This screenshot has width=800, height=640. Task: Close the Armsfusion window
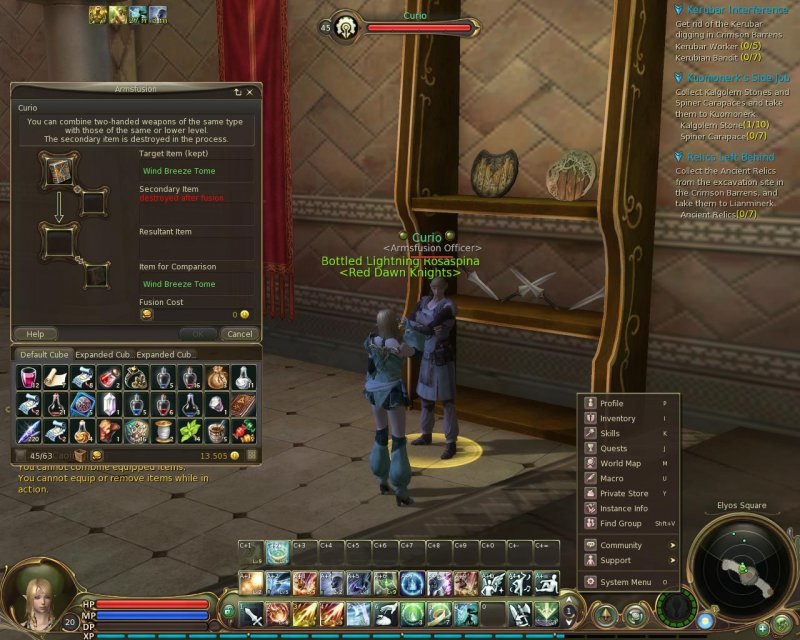tap(249, 91)
